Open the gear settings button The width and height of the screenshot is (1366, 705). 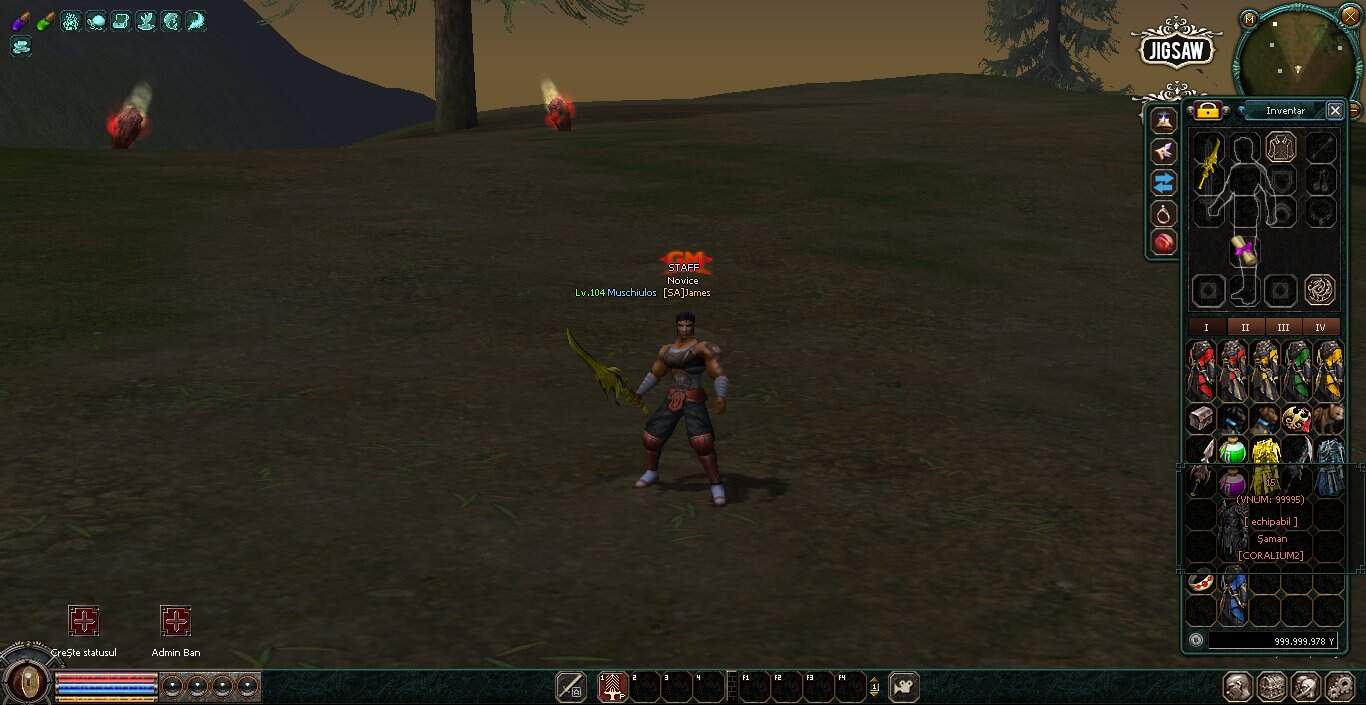[x=1340, y=687]
